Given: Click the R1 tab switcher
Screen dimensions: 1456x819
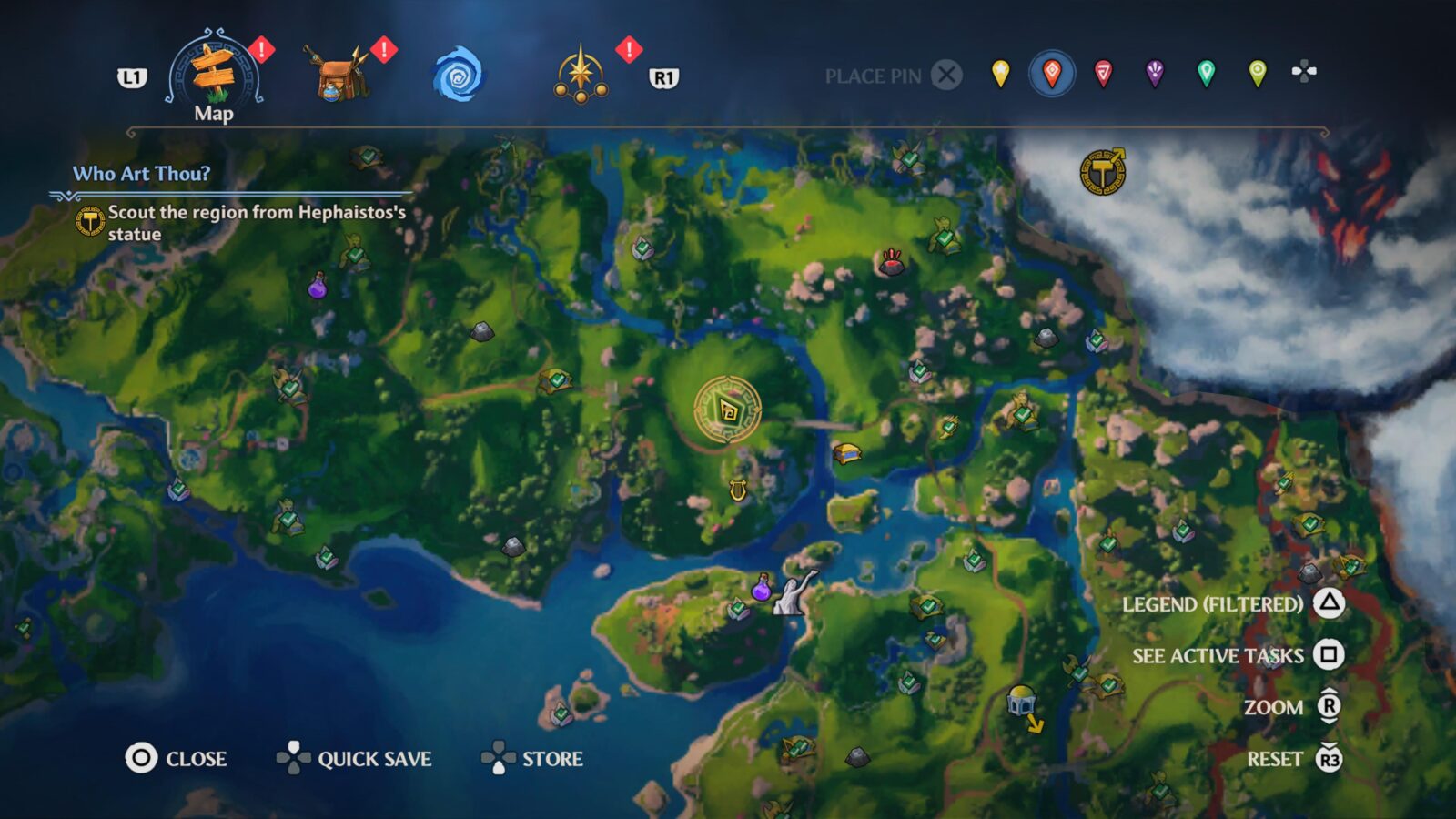Looking at the screenshot, I should (663, 77).
